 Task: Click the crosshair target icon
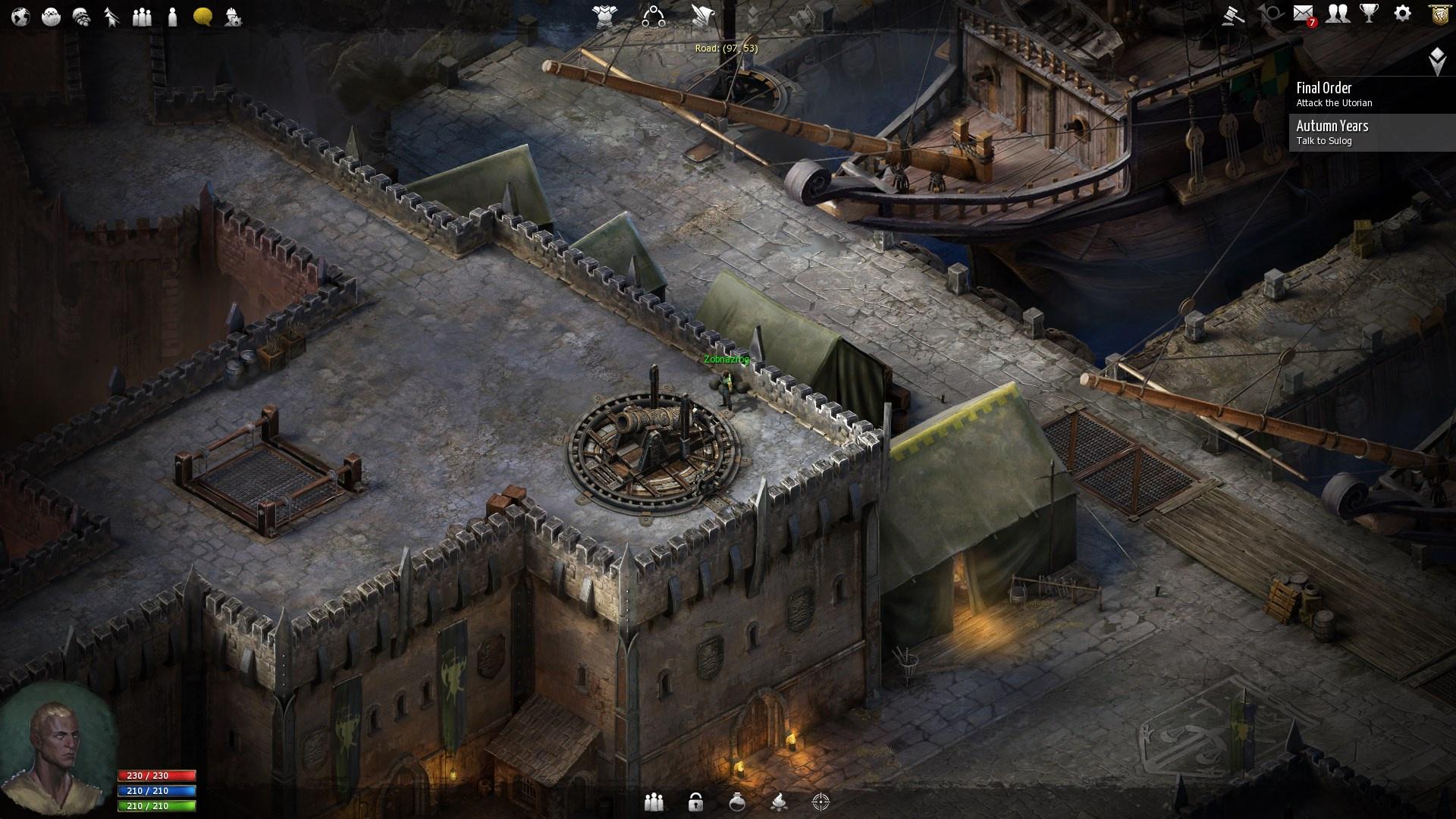[x=821, y=802]
